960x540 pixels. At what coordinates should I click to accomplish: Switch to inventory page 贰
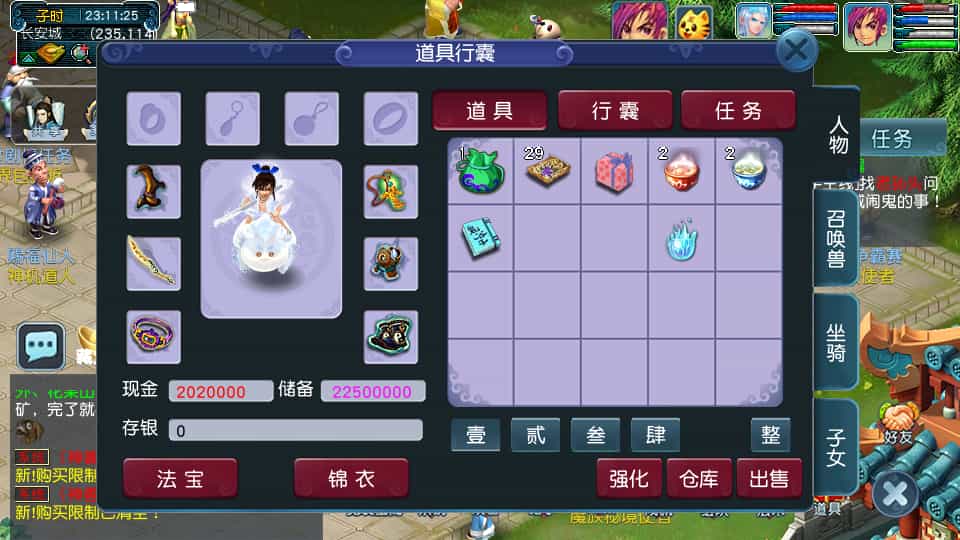point(536,435)
